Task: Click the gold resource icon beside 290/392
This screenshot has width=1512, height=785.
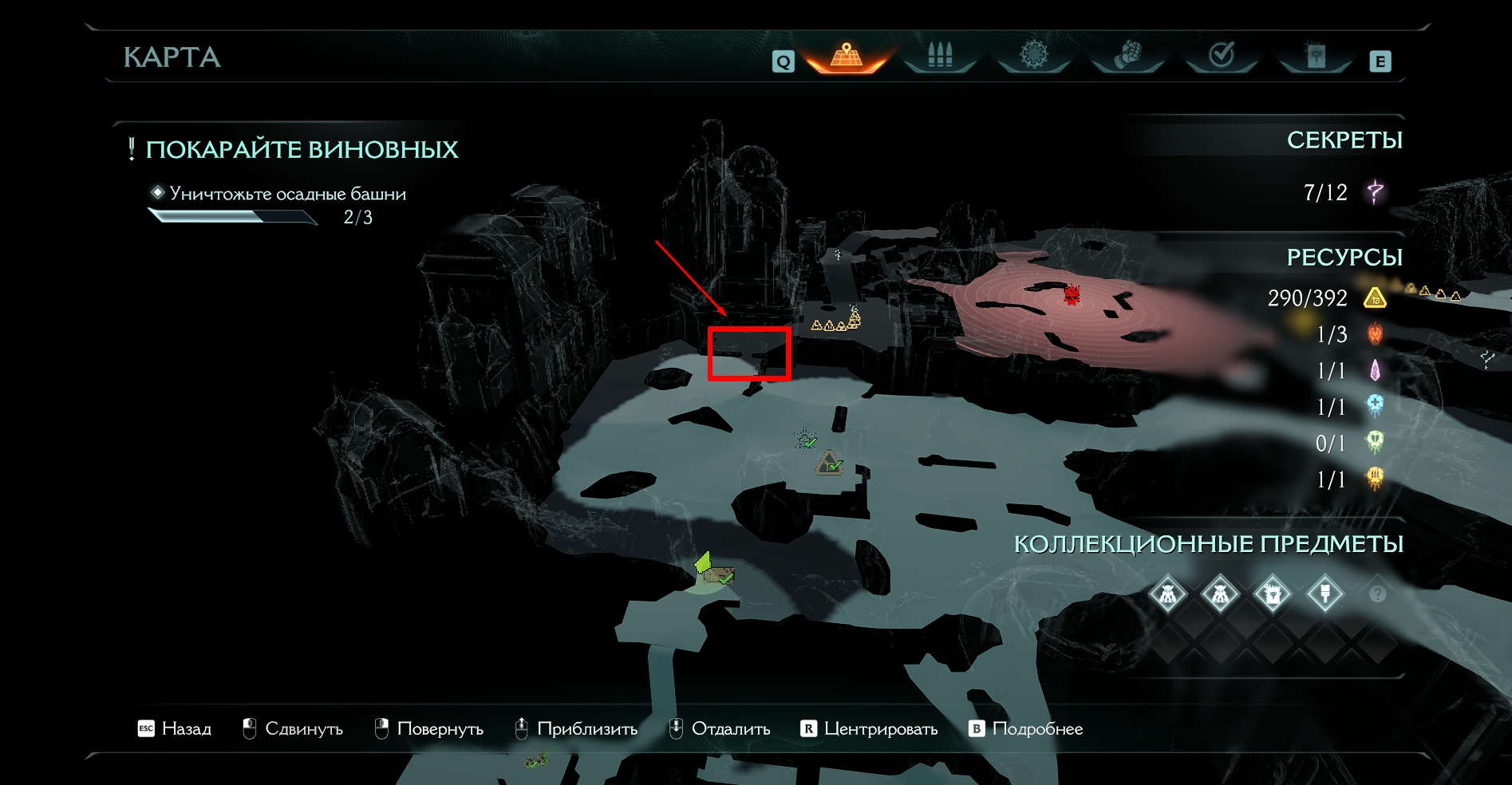Action: 1375,298
